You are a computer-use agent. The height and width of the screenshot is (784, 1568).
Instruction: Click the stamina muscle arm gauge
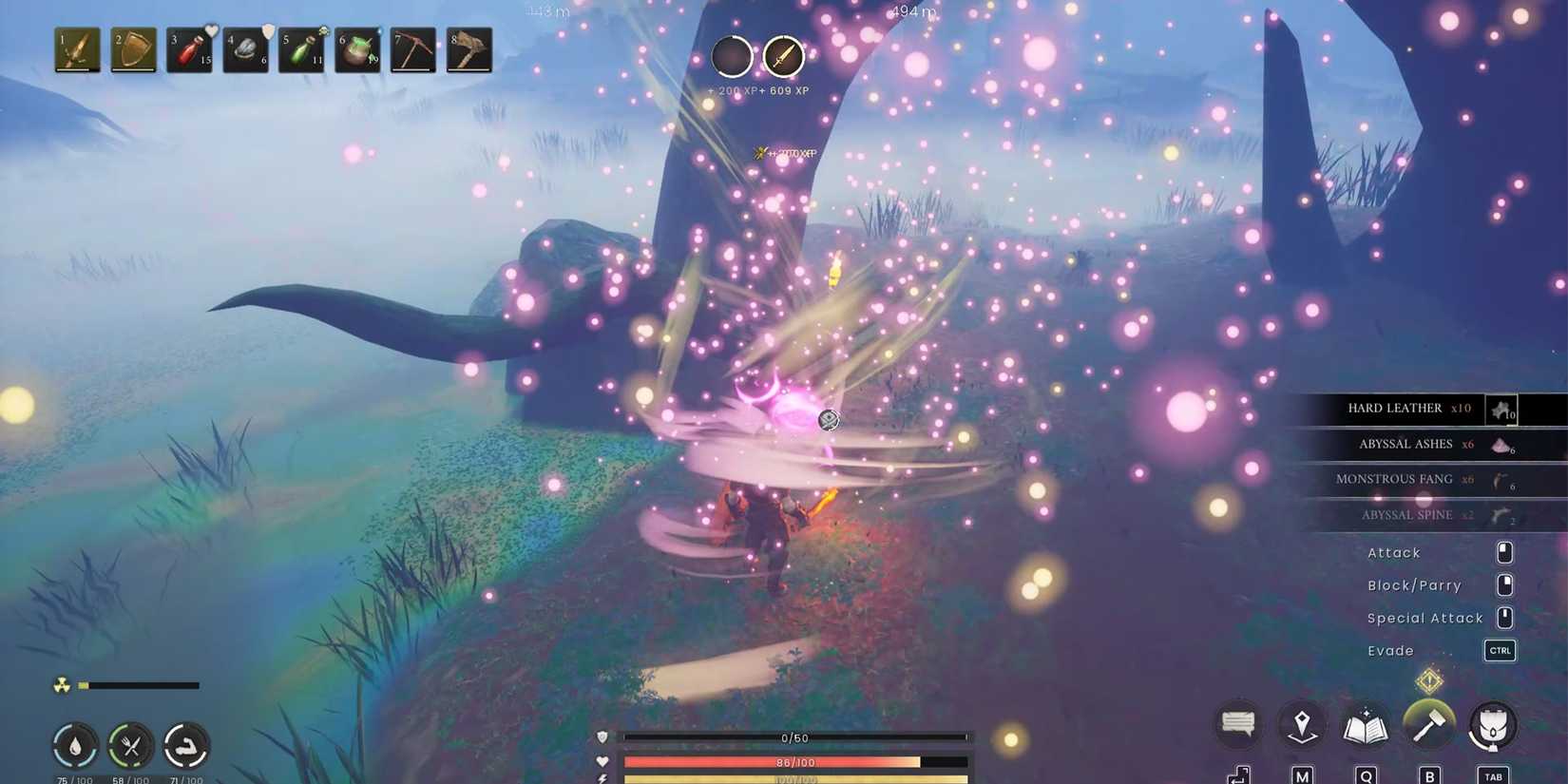[x=188, y=746]
